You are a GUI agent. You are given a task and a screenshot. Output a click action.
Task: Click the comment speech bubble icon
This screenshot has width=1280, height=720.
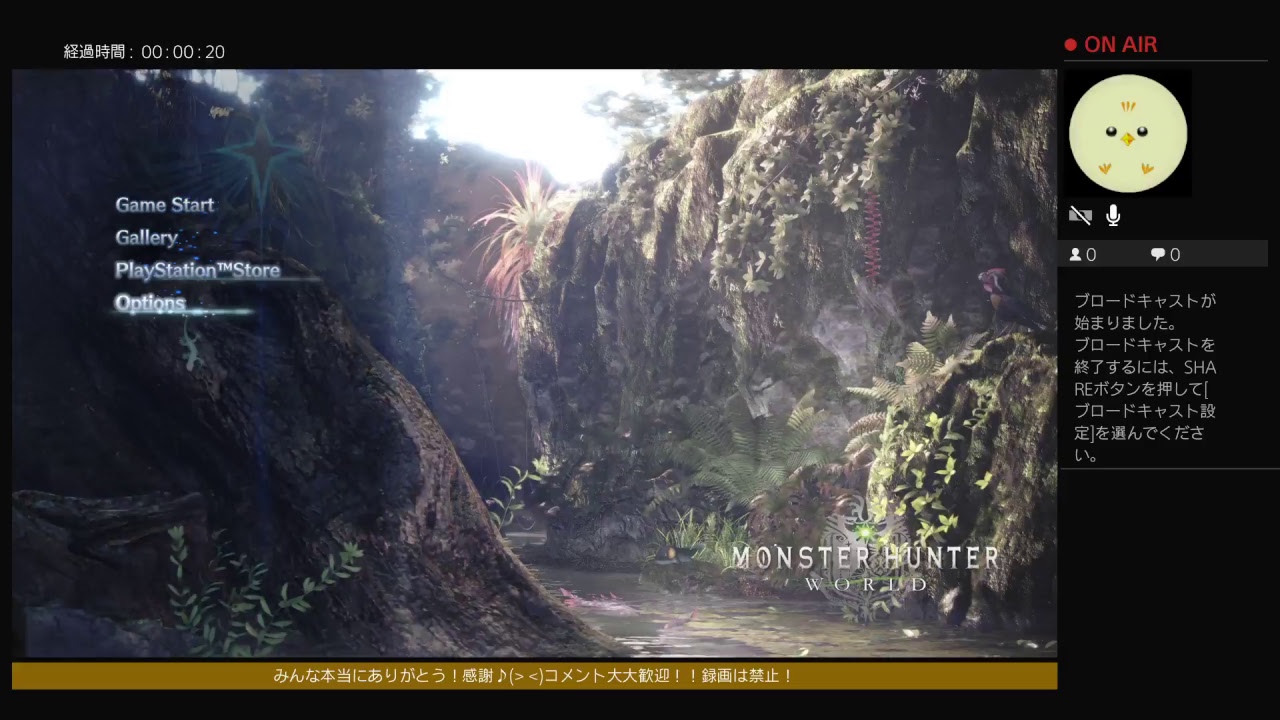click(x=1156, y=254)
